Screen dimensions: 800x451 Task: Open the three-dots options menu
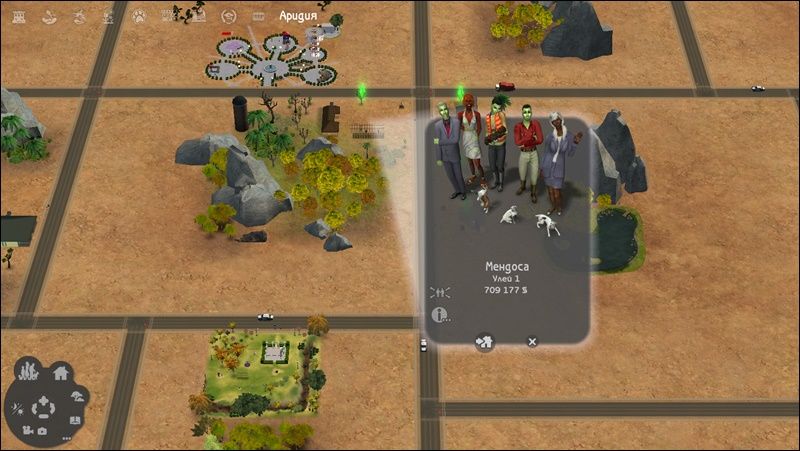66,438
